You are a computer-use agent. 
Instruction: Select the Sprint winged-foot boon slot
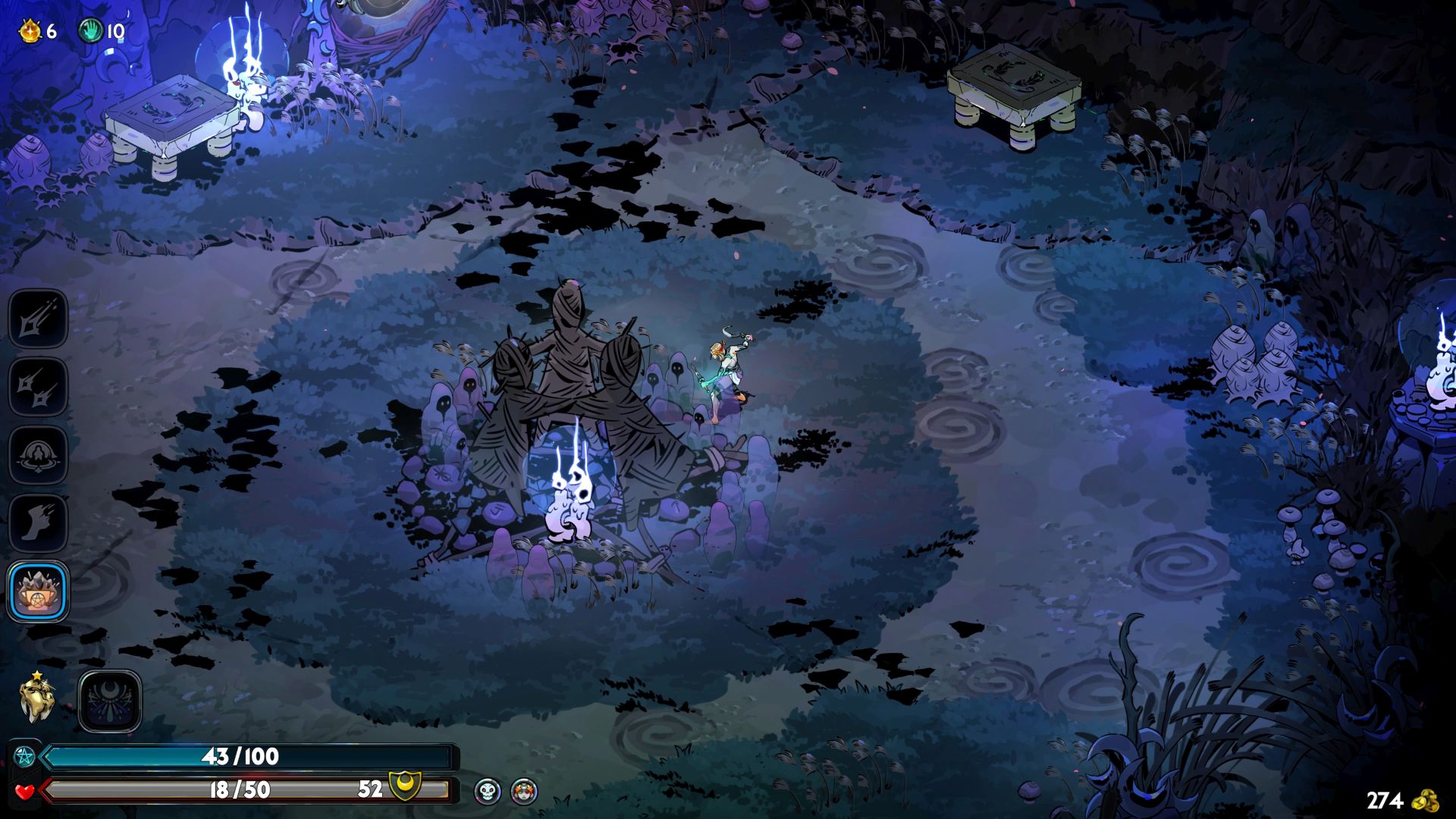(x=38, y=523)
